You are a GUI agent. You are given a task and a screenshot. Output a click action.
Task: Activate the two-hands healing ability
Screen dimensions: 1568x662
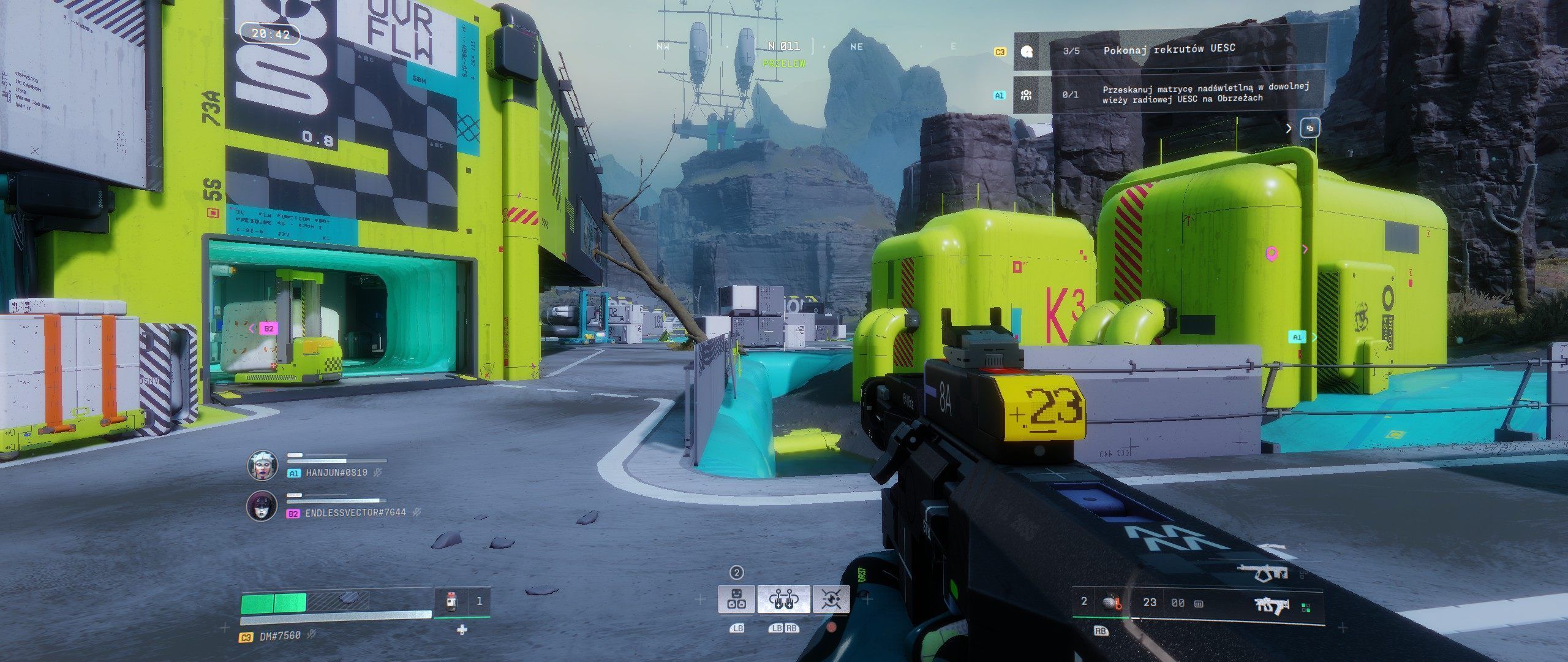pyautogui.click(x=783, y=599)
